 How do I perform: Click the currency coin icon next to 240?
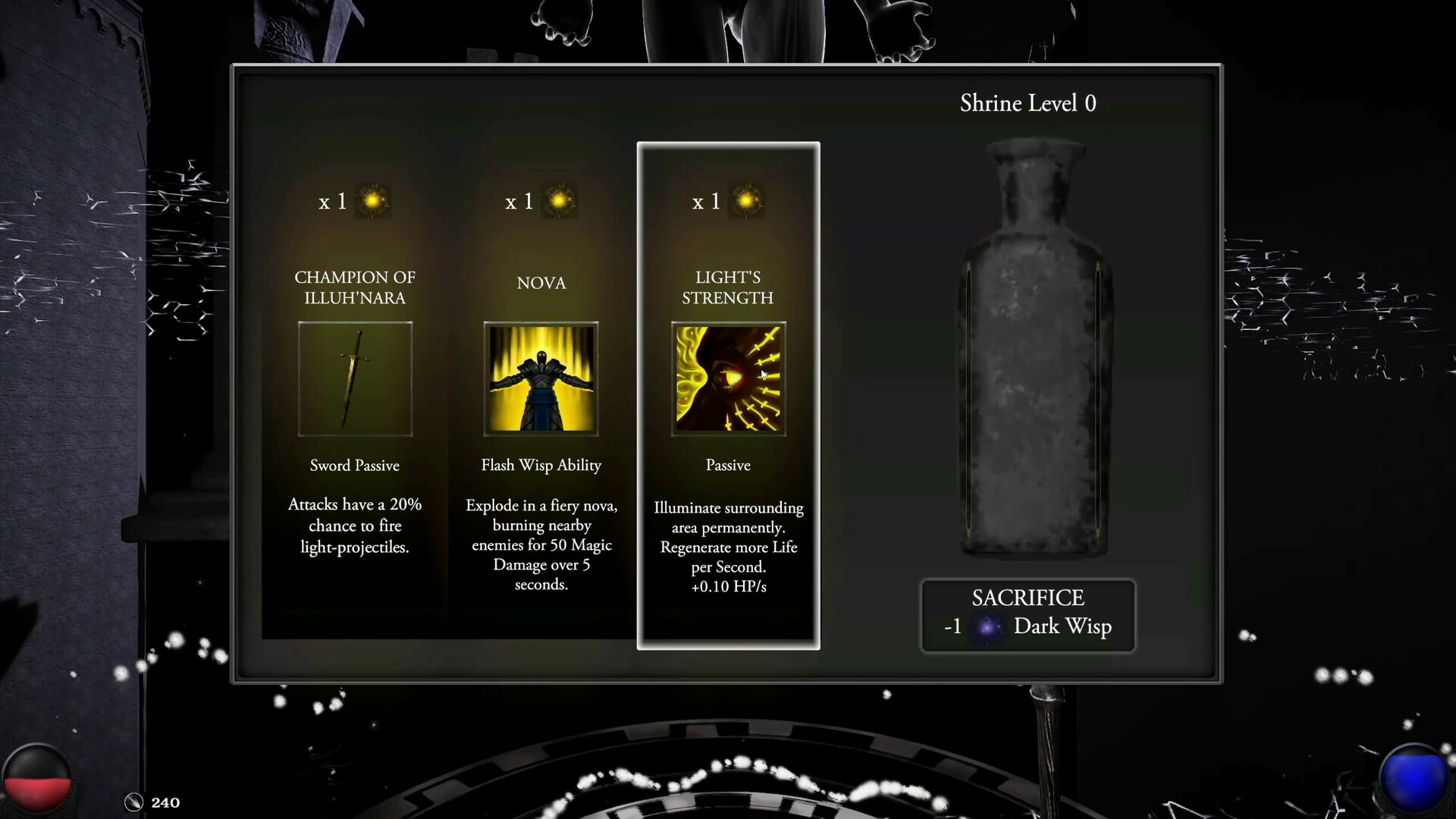[x=133, y=802]
